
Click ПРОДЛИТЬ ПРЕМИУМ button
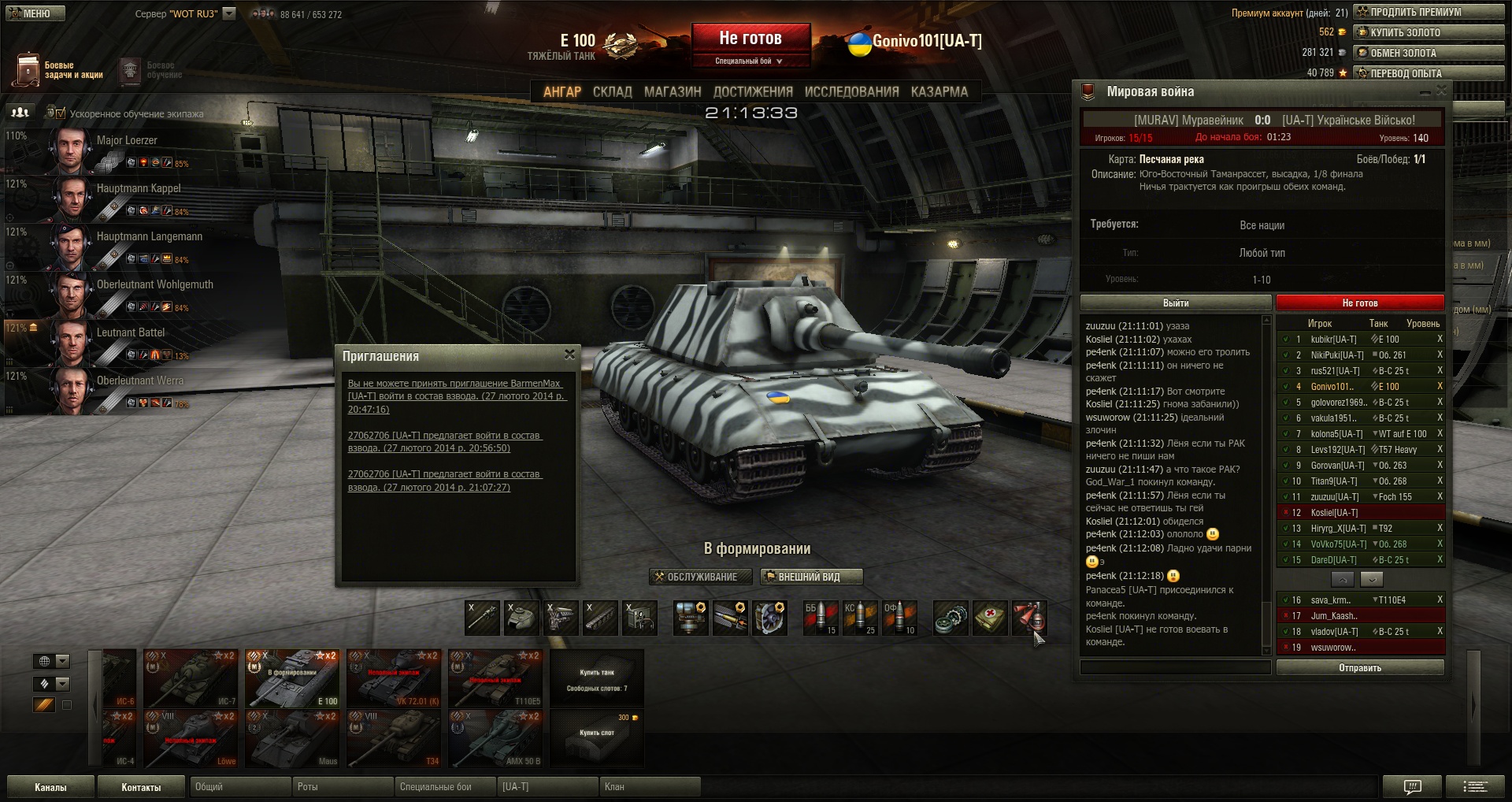[x=1429, y=12]
